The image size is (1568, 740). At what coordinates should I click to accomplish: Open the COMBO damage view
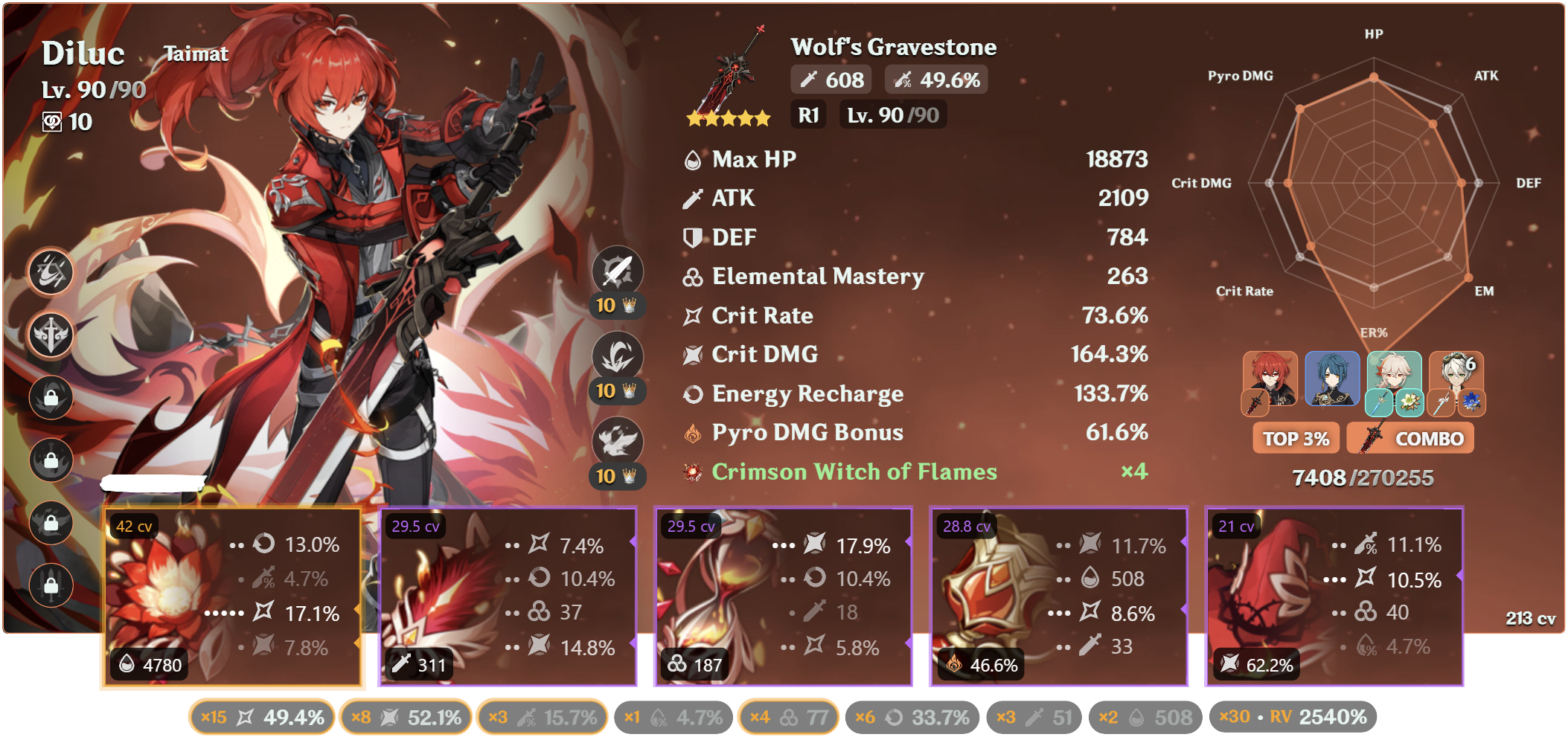(1410, 439)
